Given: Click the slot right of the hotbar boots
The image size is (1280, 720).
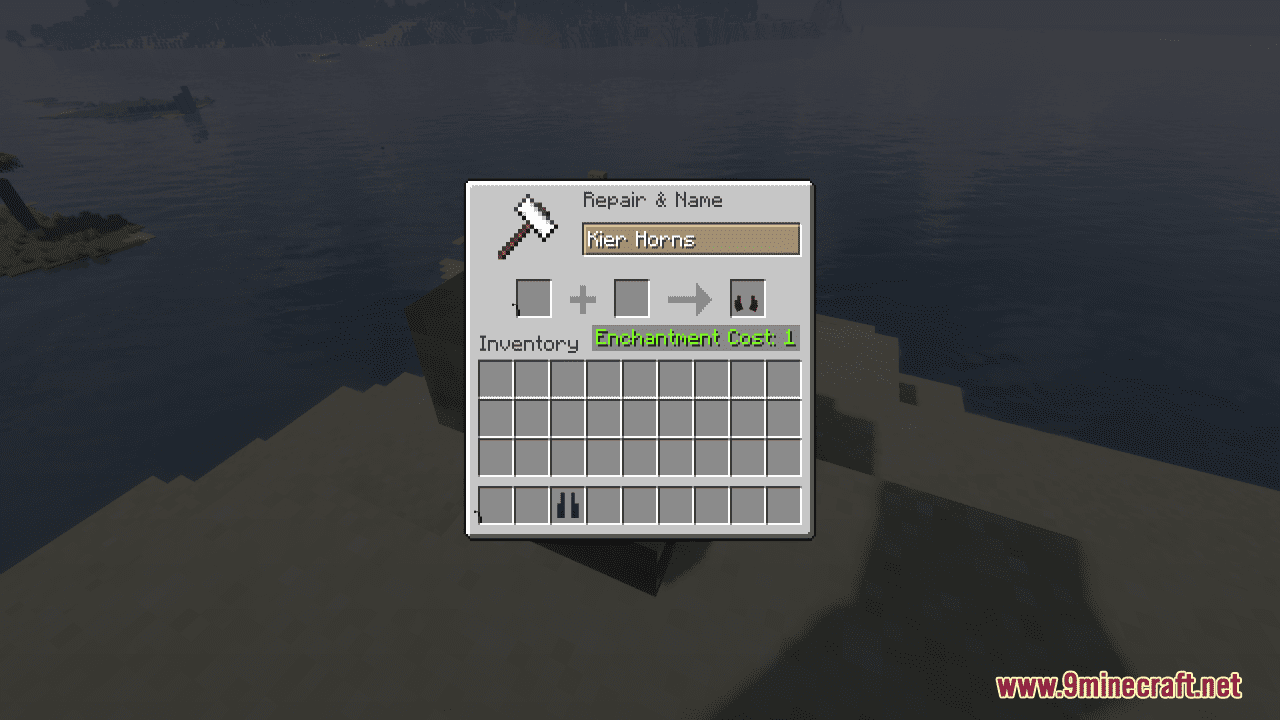Looking at the screenshot, I should coord(603,506).
